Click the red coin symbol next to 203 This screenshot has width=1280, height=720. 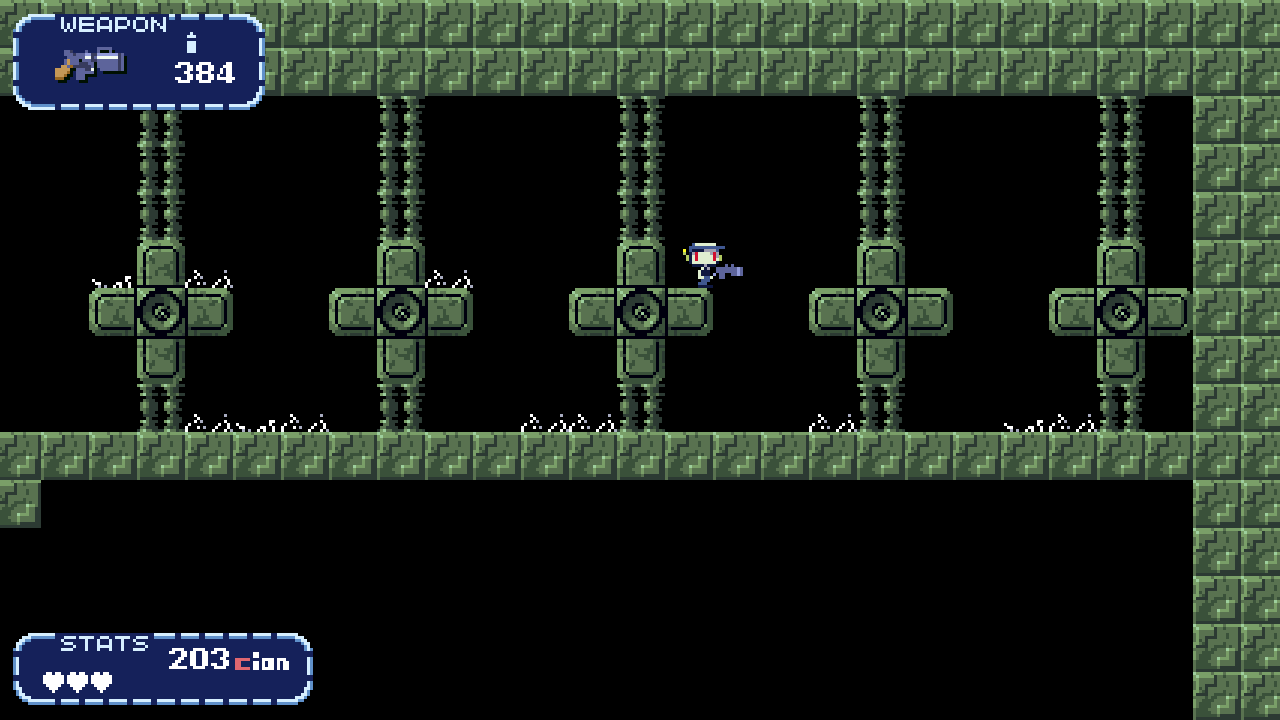(x=242, y=662)
